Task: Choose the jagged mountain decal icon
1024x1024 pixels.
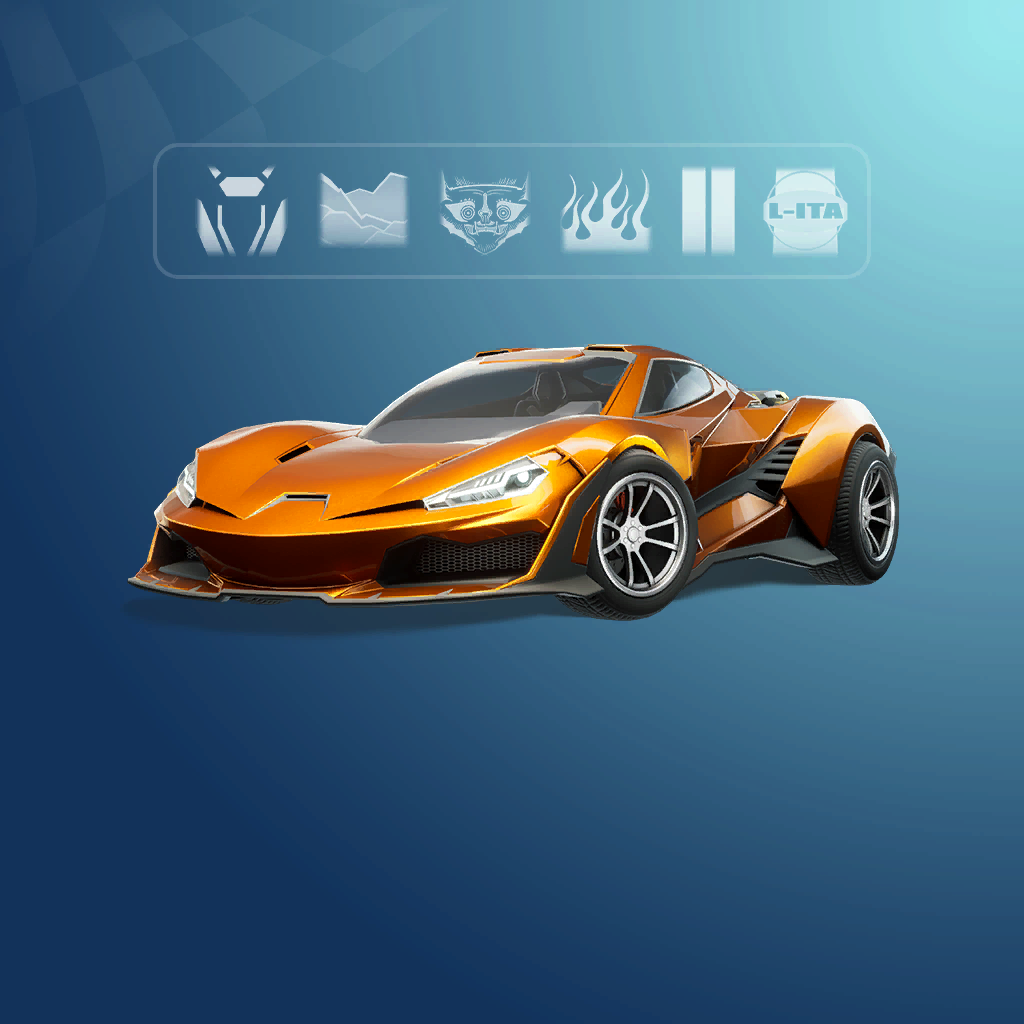Action: tap(363, 210)
